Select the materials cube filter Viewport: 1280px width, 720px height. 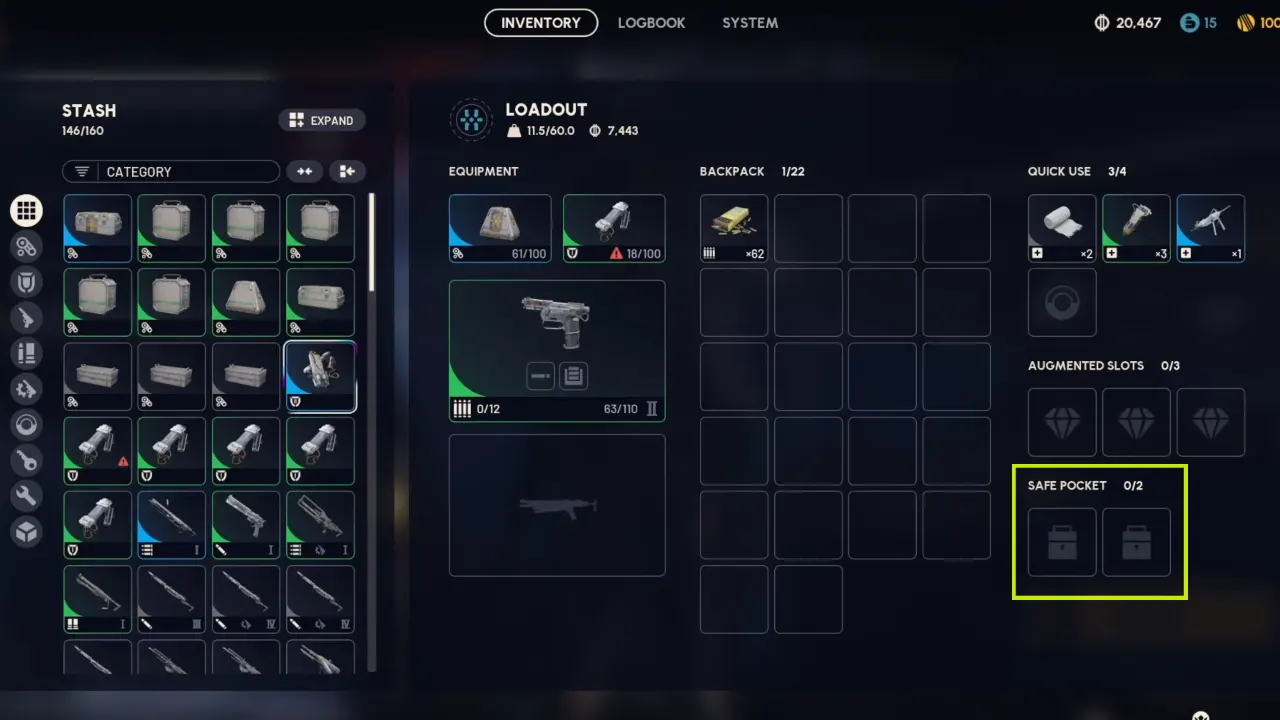27,533
